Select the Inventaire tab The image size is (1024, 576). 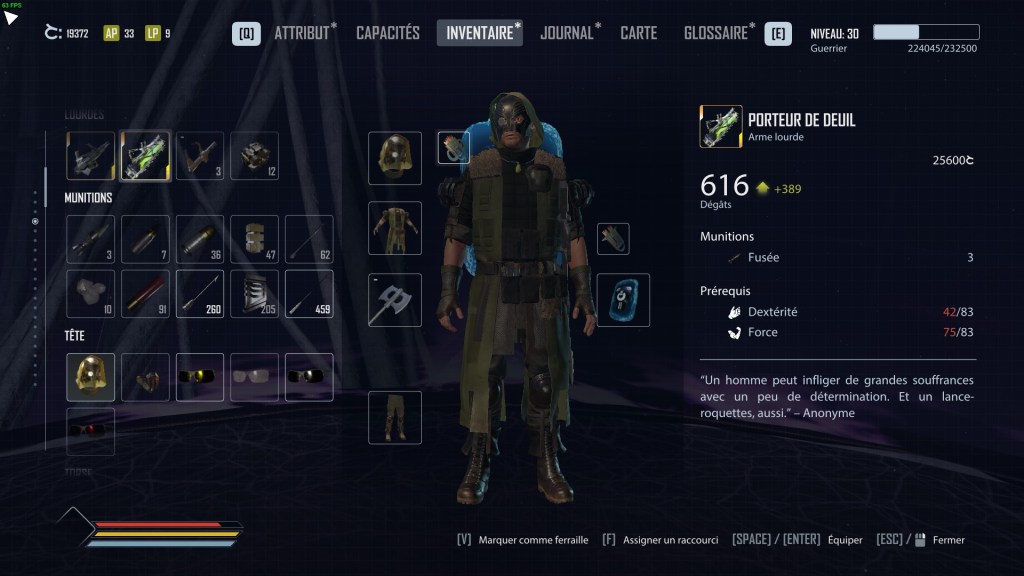pos(479,33)
